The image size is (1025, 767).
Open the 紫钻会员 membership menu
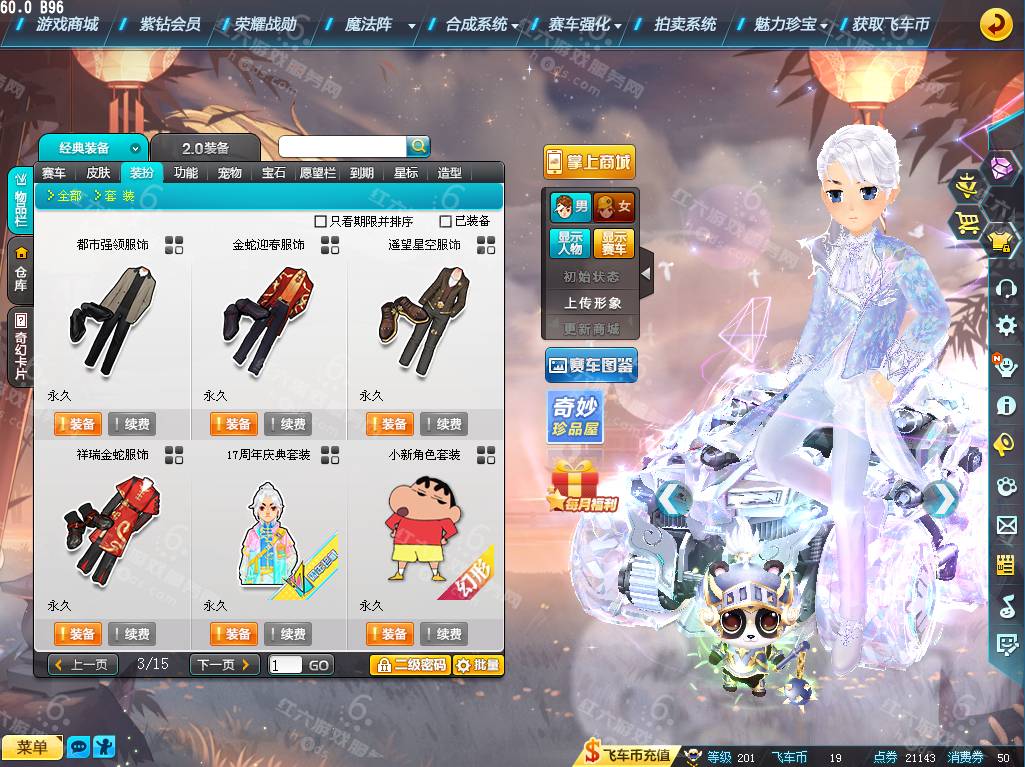[169, 24]
